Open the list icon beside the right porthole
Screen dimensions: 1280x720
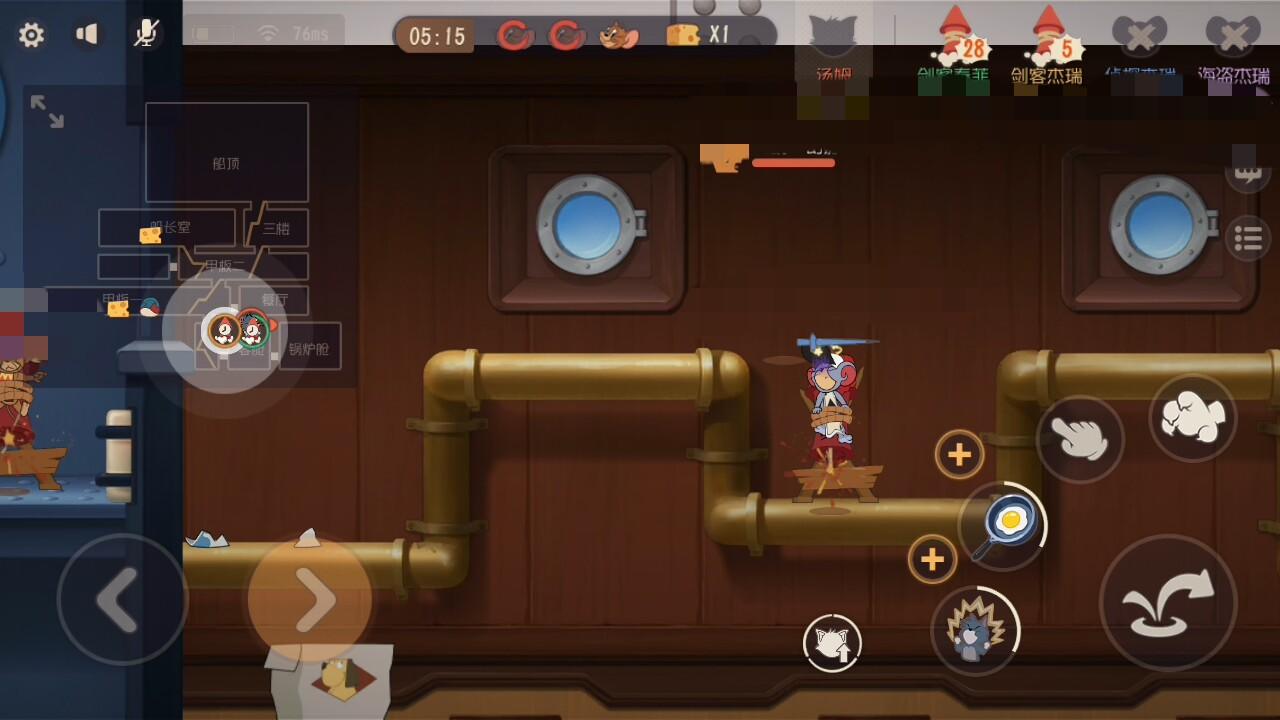click(x=1248, y=238)
